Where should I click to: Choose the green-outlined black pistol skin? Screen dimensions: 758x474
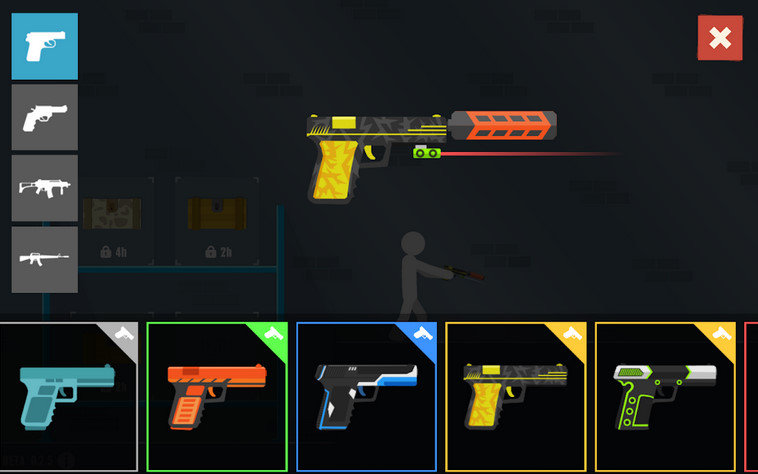(x=664, y=396)
